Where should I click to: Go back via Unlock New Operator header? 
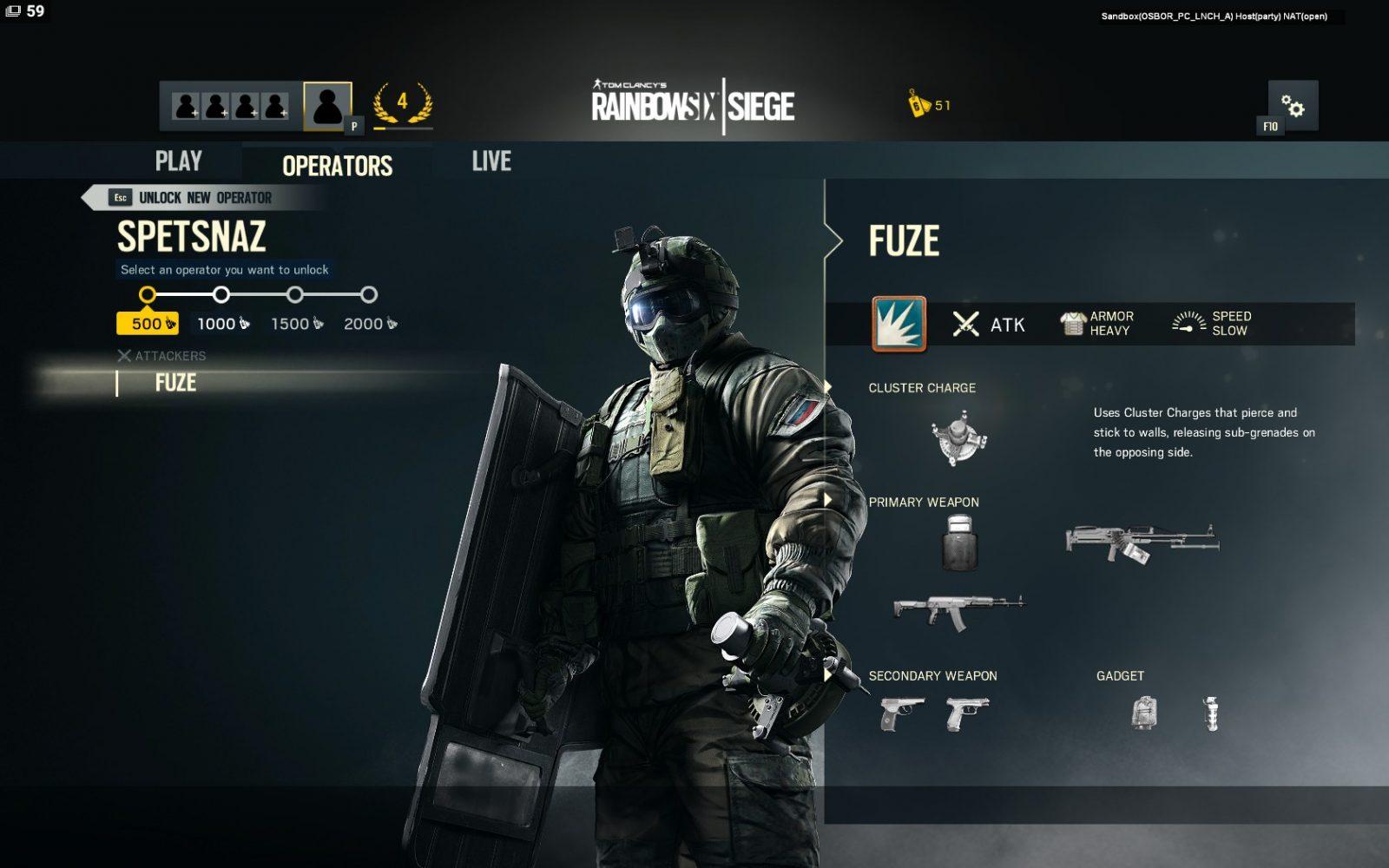pyautogui.click(x=205, y=198)
